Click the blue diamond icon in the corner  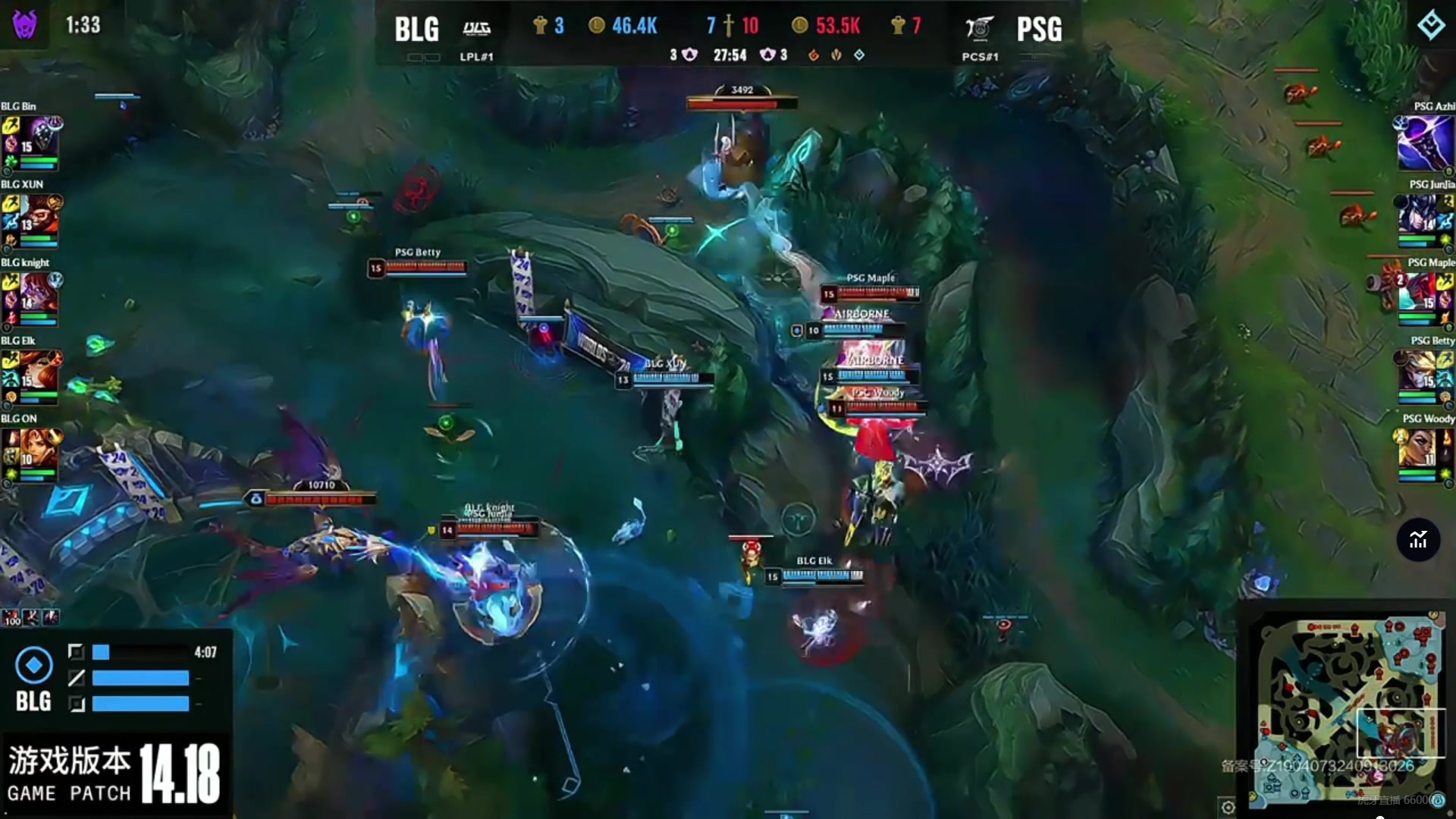1431,25
